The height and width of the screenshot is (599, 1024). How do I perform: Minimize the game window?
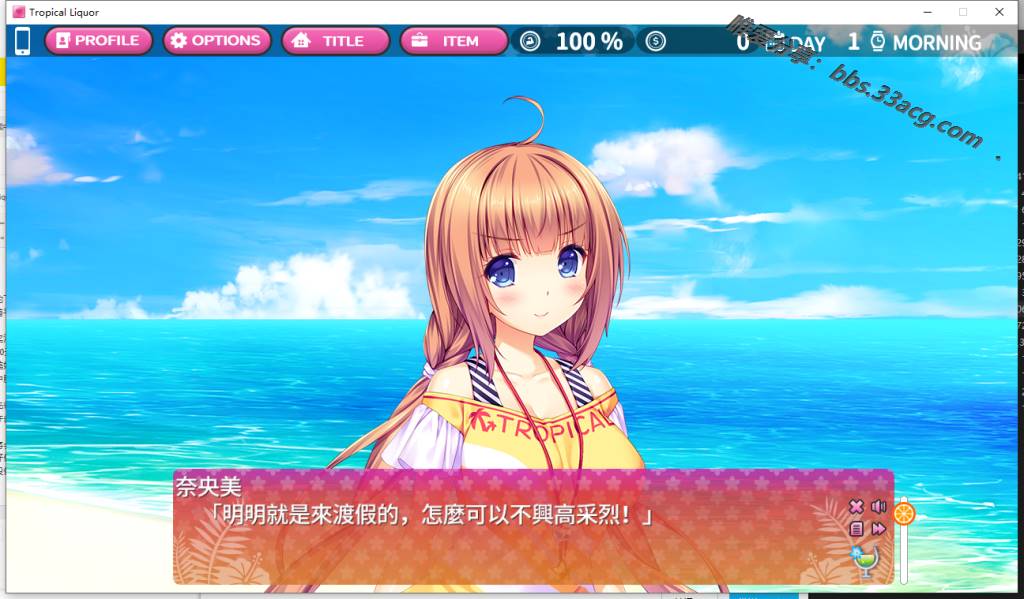pos(927,12)
